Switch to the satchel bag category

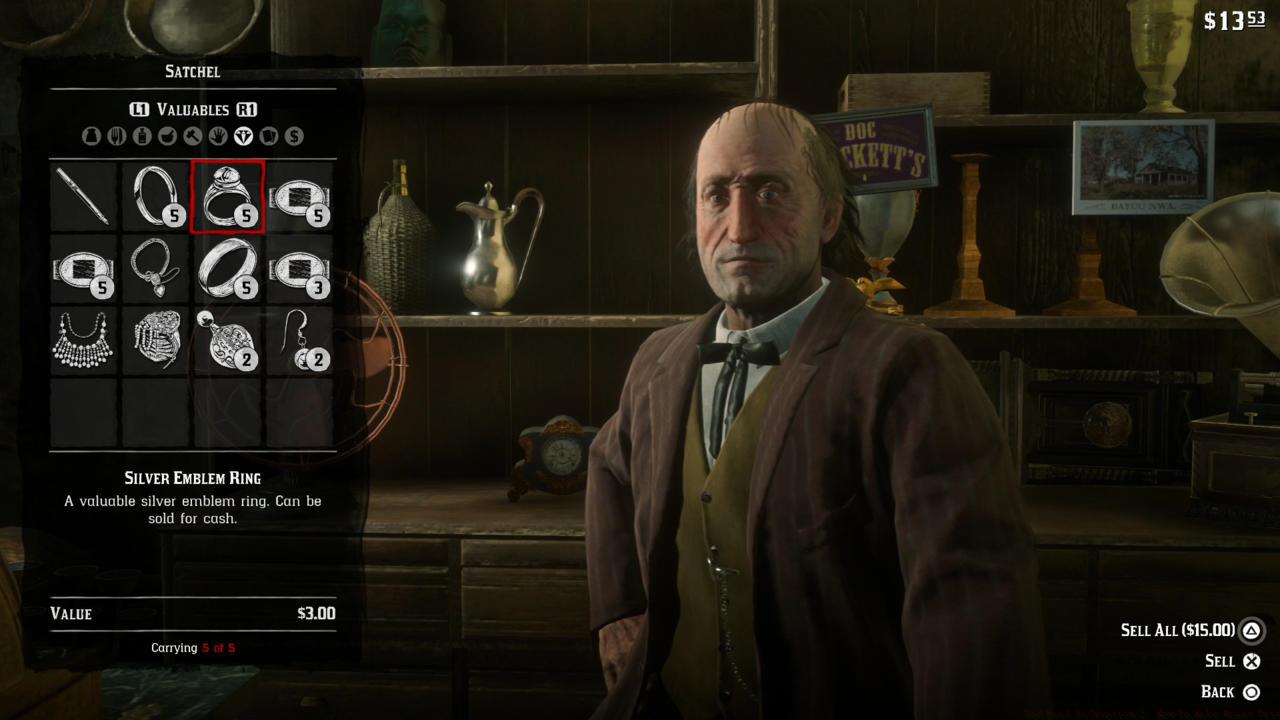(91, 136)
